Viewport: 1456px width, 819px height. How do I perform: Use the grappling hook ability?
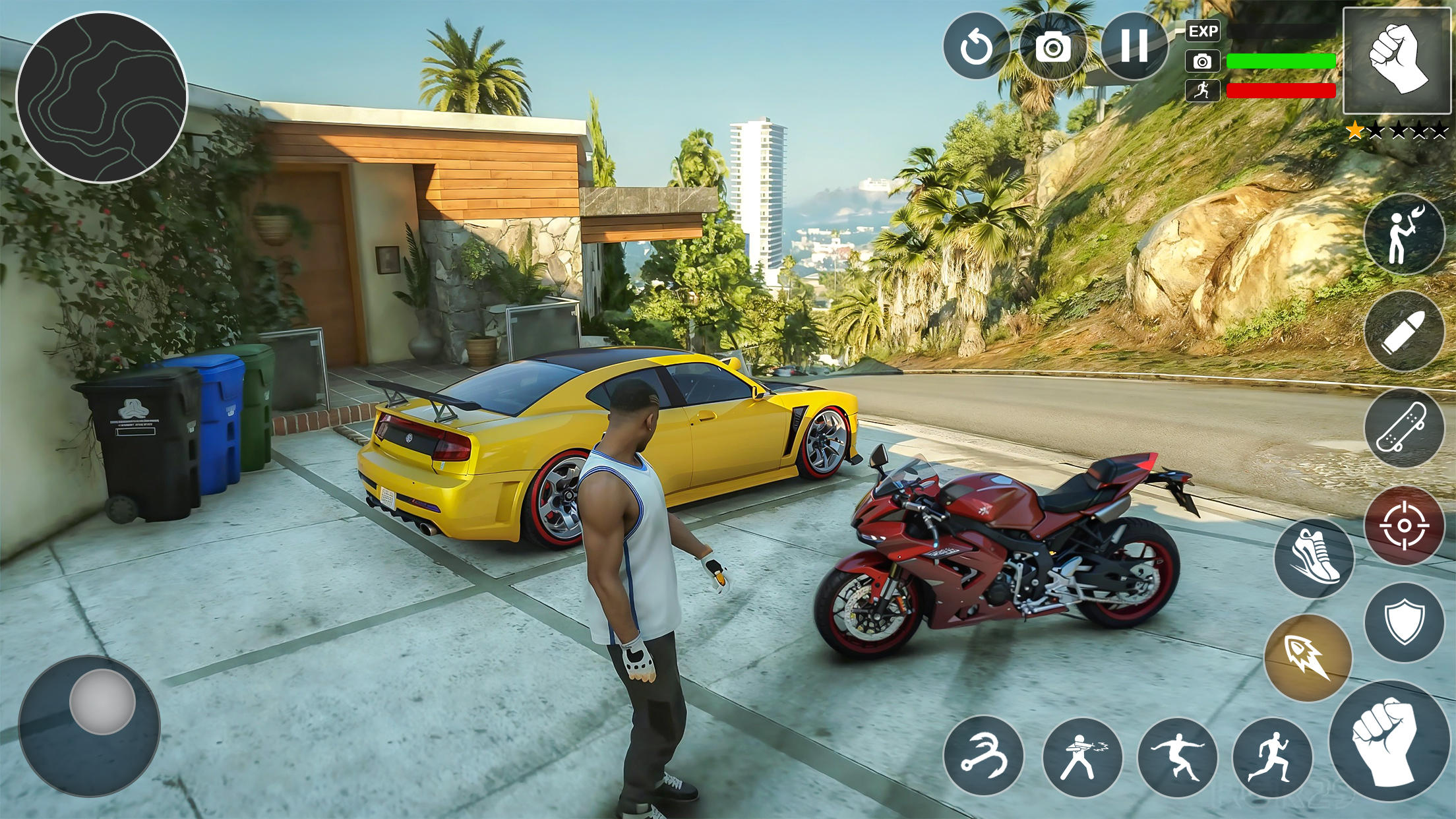point(983,757)
